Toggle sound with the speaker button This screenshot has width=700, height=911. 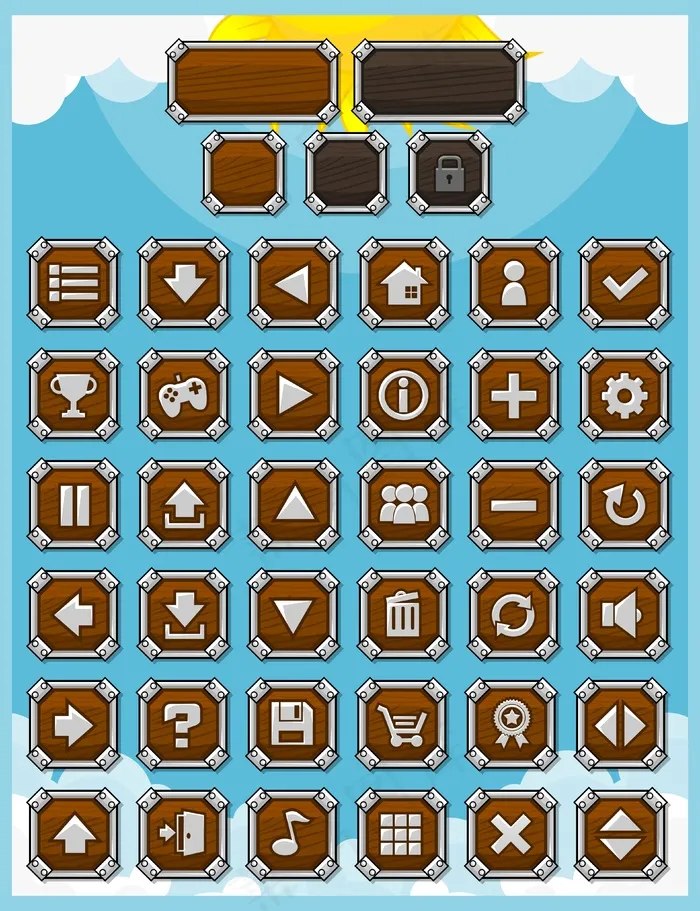624,615
